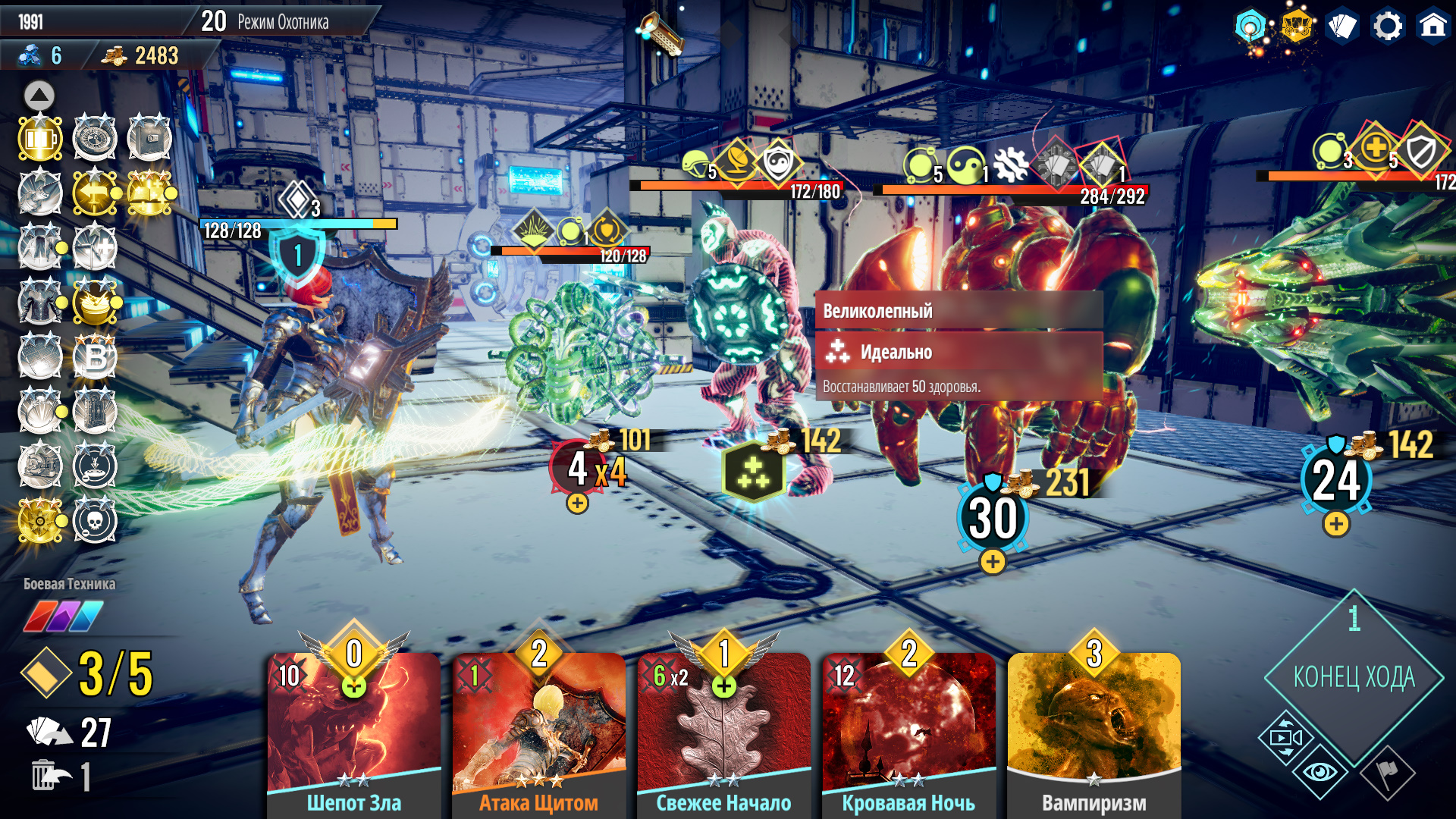1456x819 pixels.
Task: Toggle the camera switch button
Action: [1286, 737]
